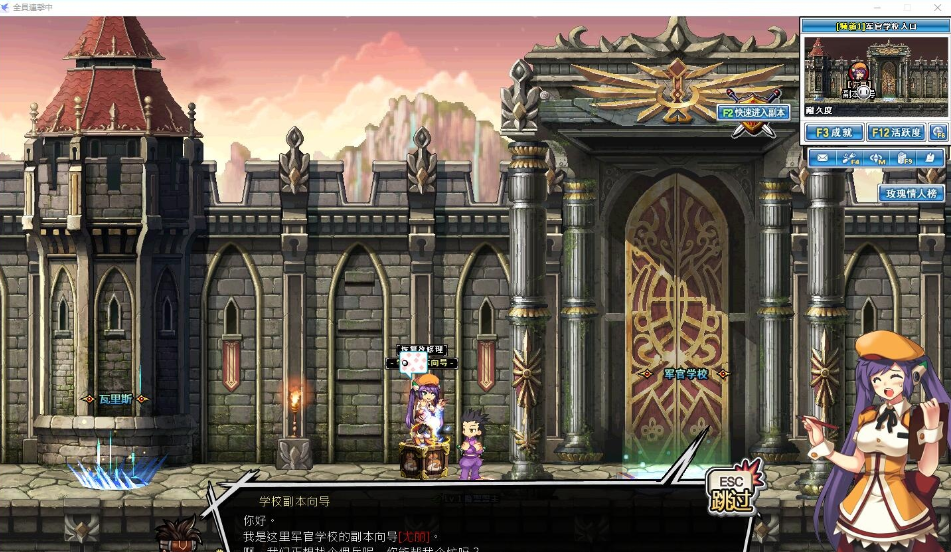Open the 玫瑰情人榜 ranking button
This screenshot has height=552, width=951.
(912, 193)
